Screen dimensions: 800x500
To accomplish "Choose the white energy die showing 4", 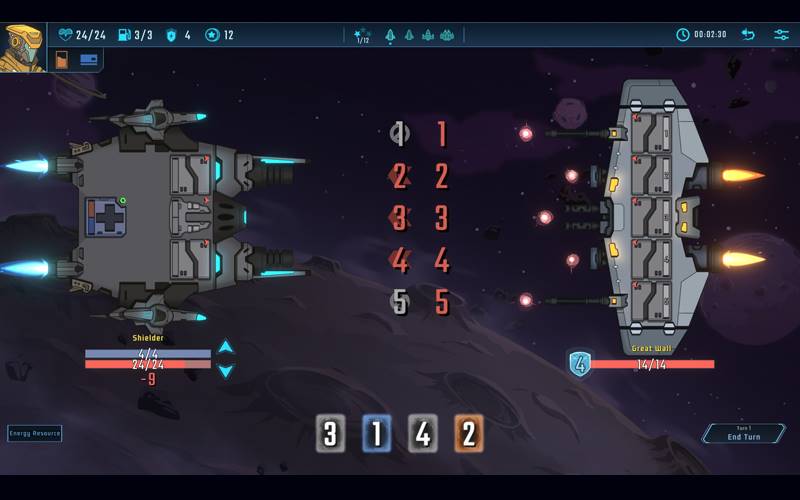I will (x=423, y=433).
